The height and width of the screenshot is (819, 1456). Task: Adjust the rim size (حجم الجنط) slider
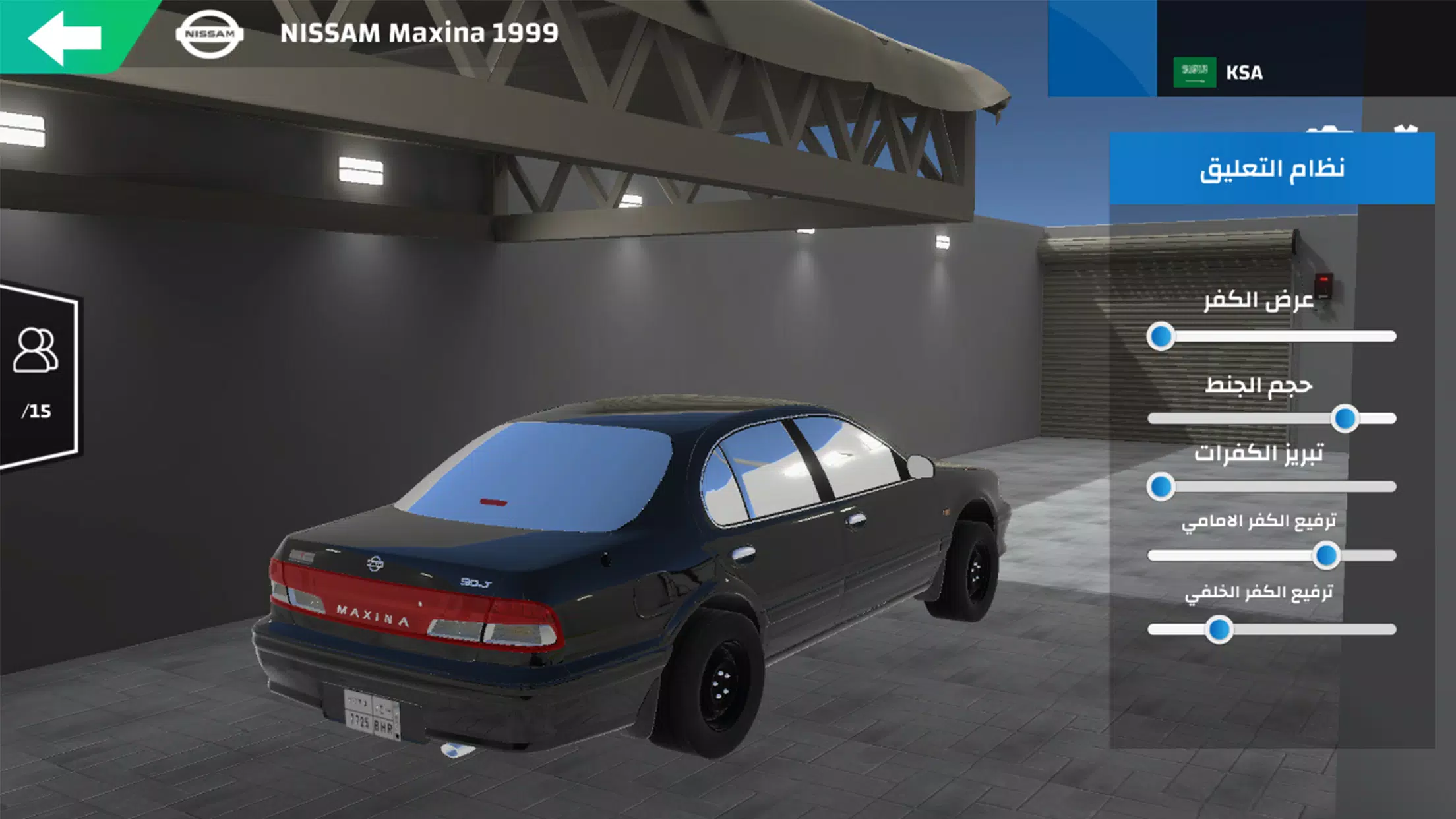[1344, 419]
